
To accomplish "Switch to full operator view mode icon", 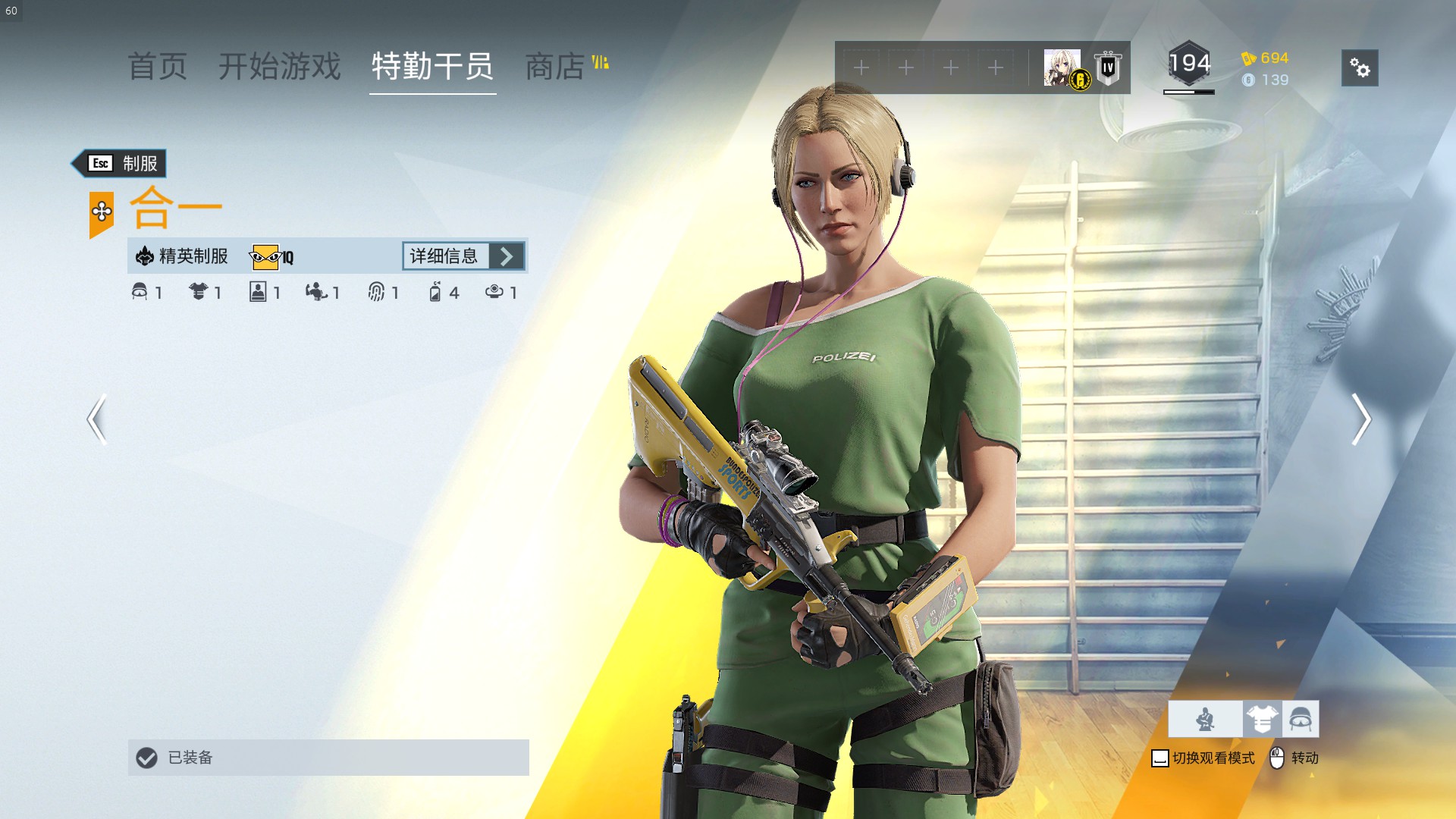I will pos(1205,719).
